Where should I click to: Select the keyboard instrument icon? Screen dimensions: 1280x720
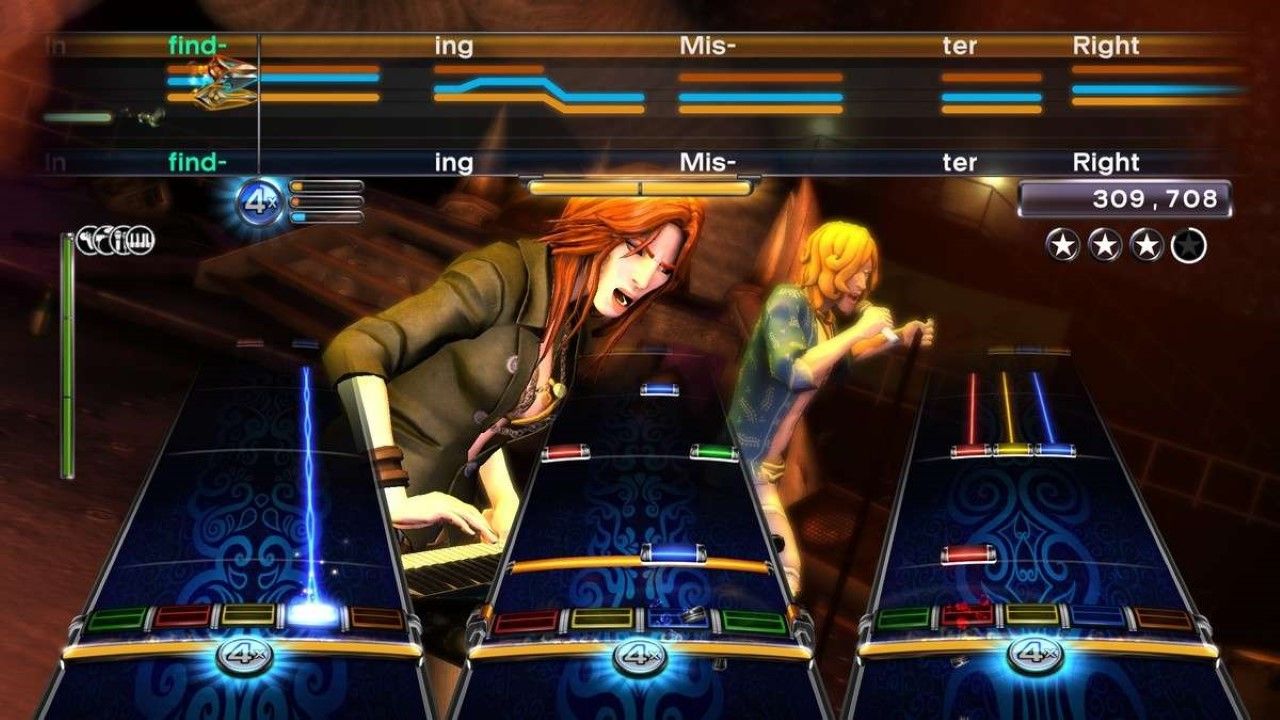point(140,240)
